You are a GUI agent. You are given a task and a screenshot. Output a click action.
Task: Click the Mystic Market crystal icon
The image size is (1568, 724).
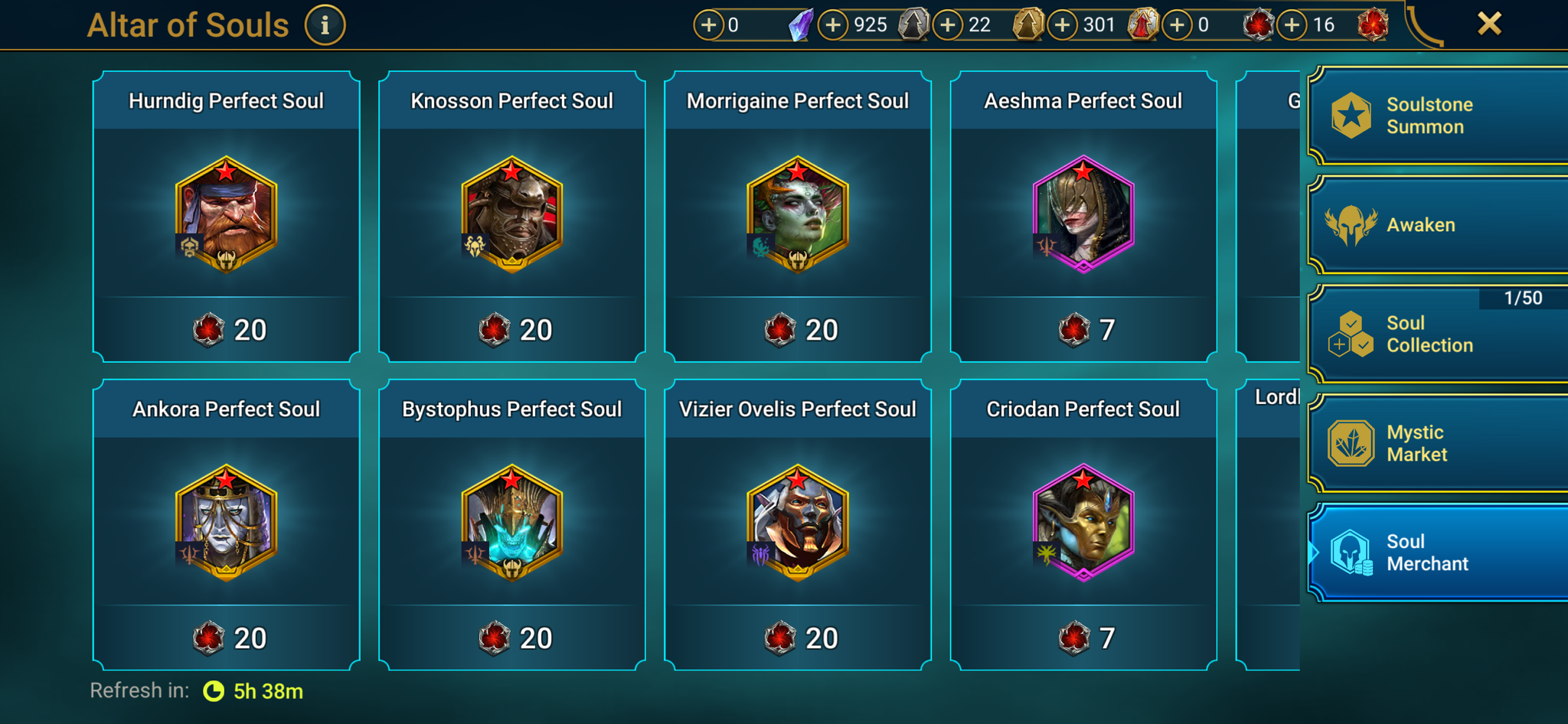coord(1352,442)
